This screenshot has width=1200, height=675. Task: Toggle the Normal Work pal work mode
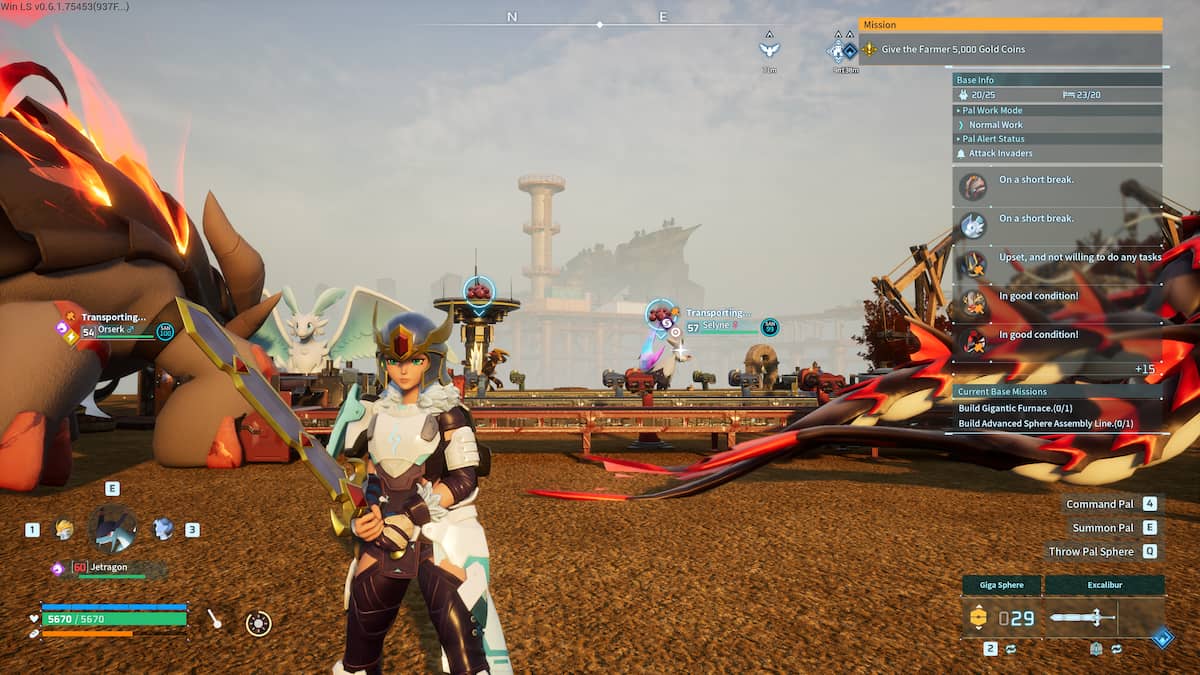pos(1057,125)
